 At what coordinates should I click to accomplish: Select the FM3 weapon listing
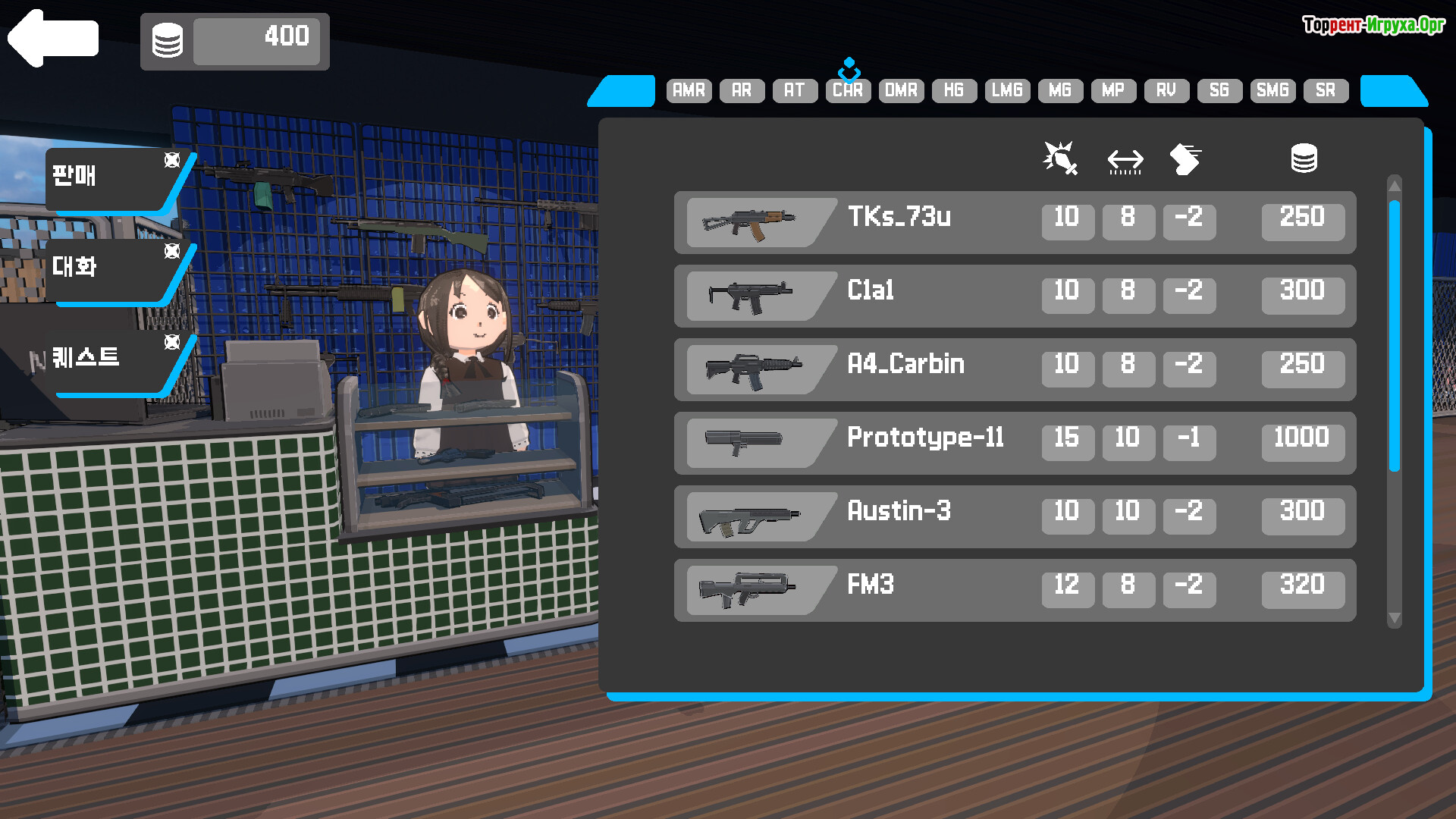click(x=1014, y=590)
